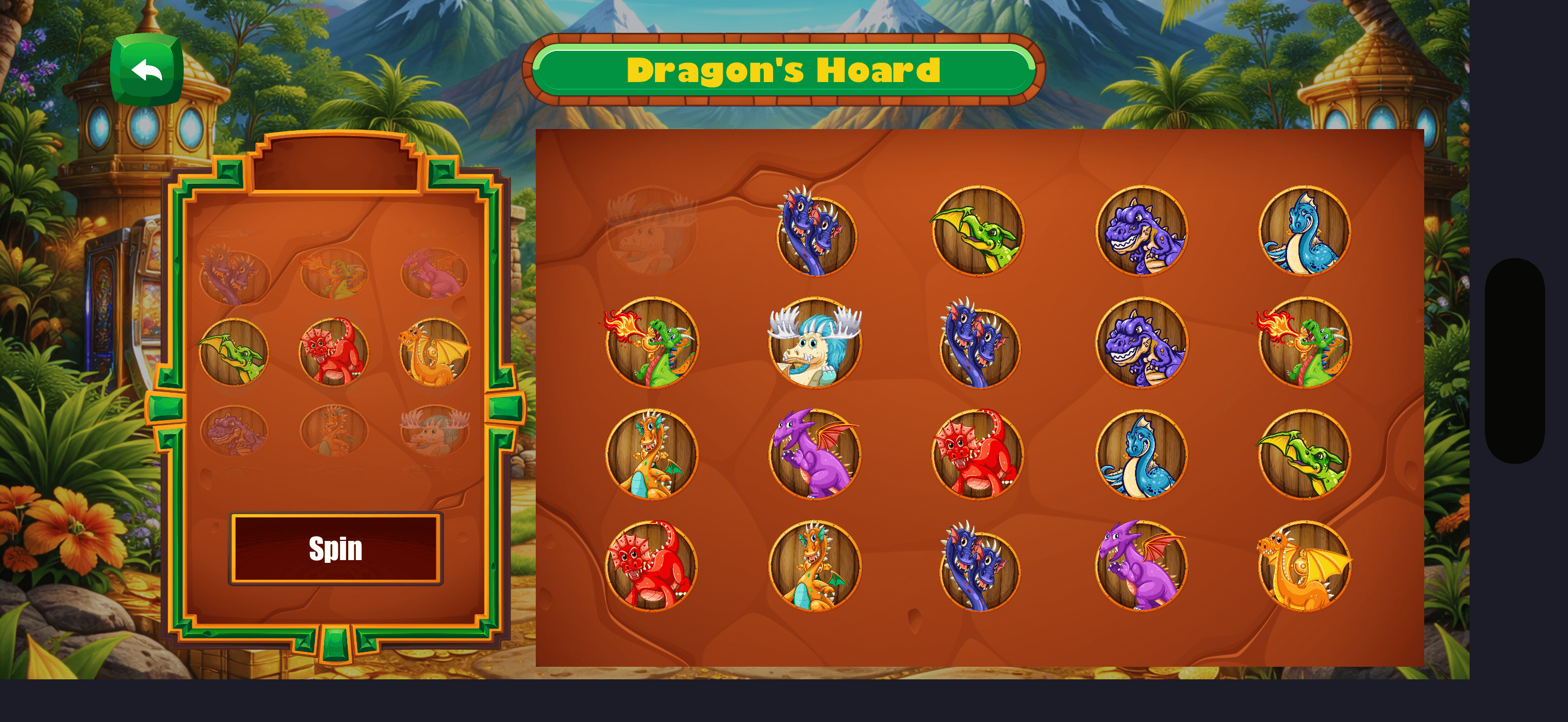
Task: Tap the green back arrow button
Action: point(148,71)
